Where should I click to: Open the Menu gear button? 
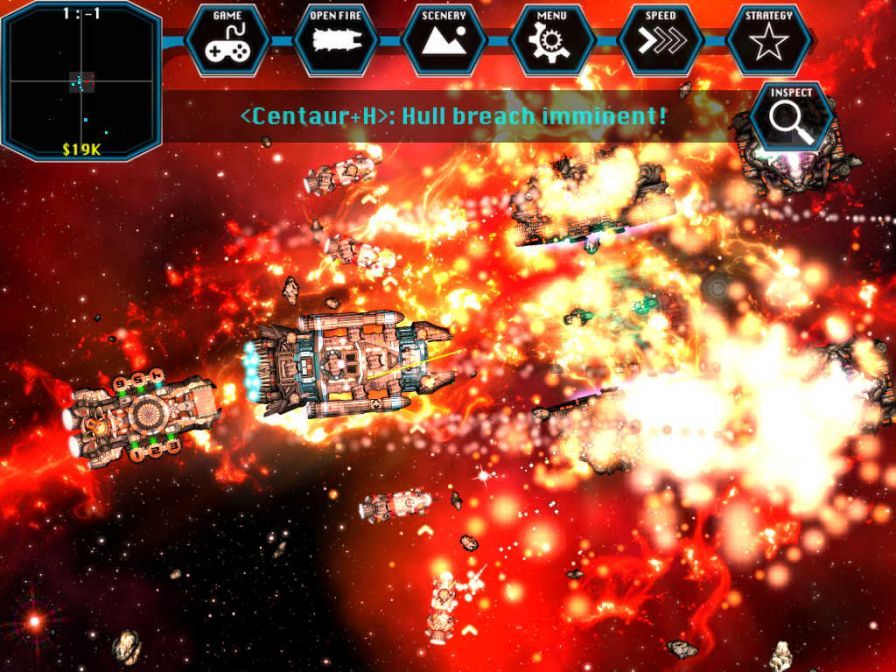552,40
